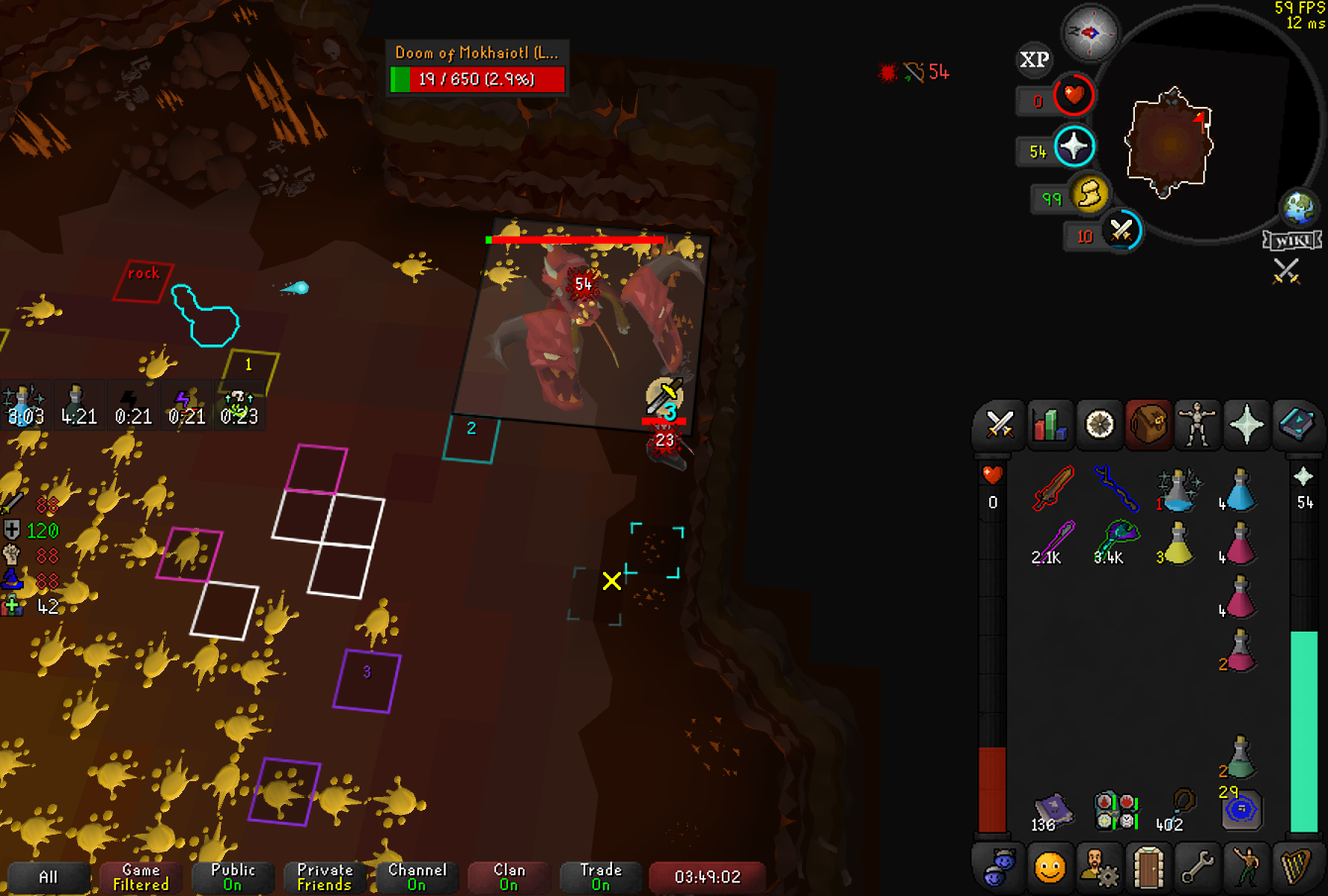Select the rune pouch in inventory
The height and width of the screenshot is (896, 1328).
pyautogui.click(x=1241, y=809)
